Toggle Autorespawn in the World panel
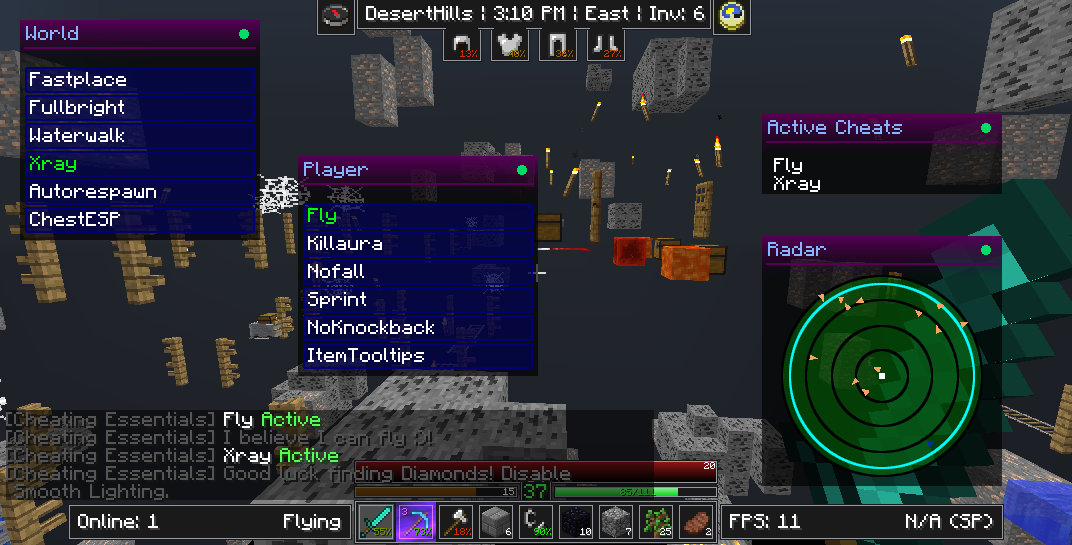 [140, 192]
